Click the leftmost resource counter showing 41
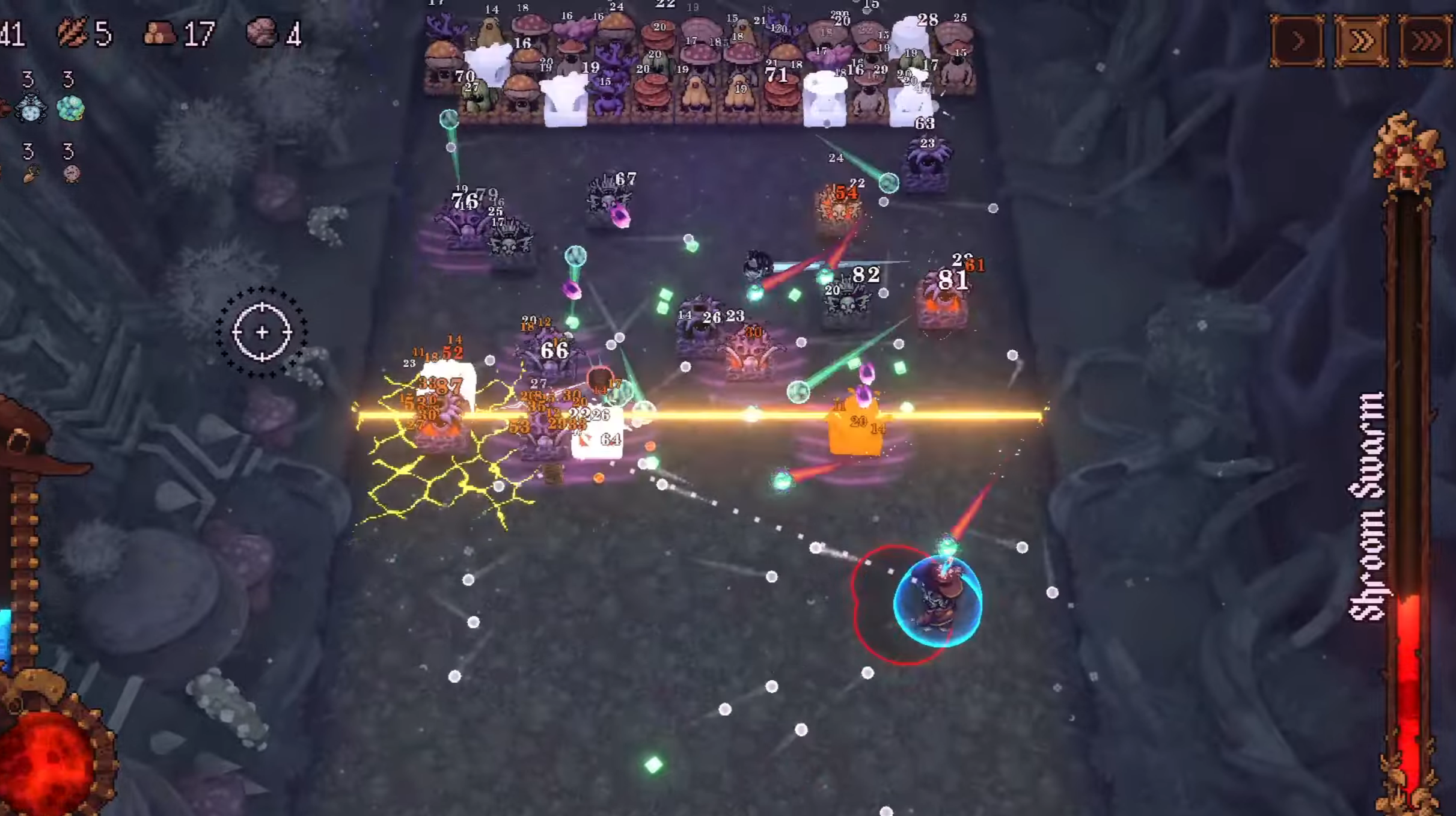 coord(13,33)
